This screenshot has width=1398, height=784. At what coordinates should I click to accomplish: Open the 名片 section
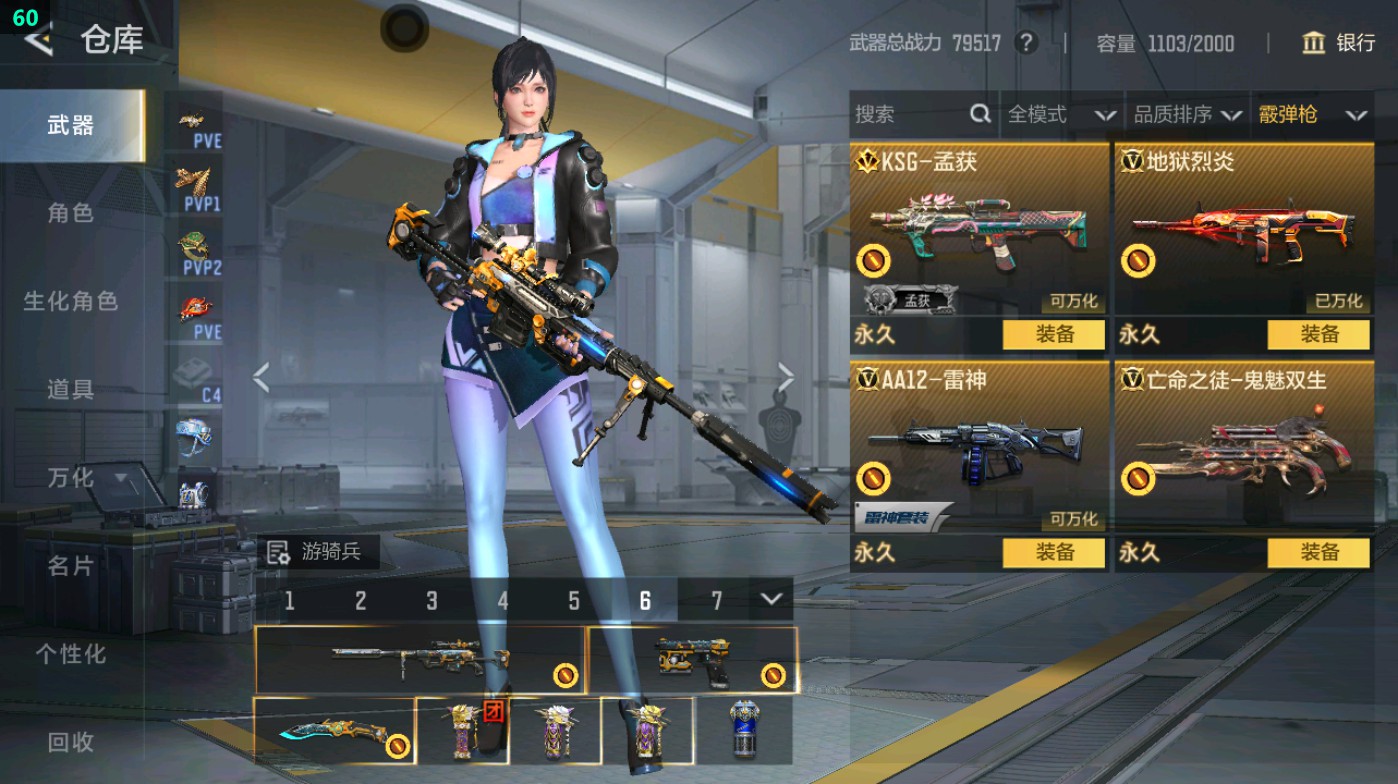pos(70,566)
